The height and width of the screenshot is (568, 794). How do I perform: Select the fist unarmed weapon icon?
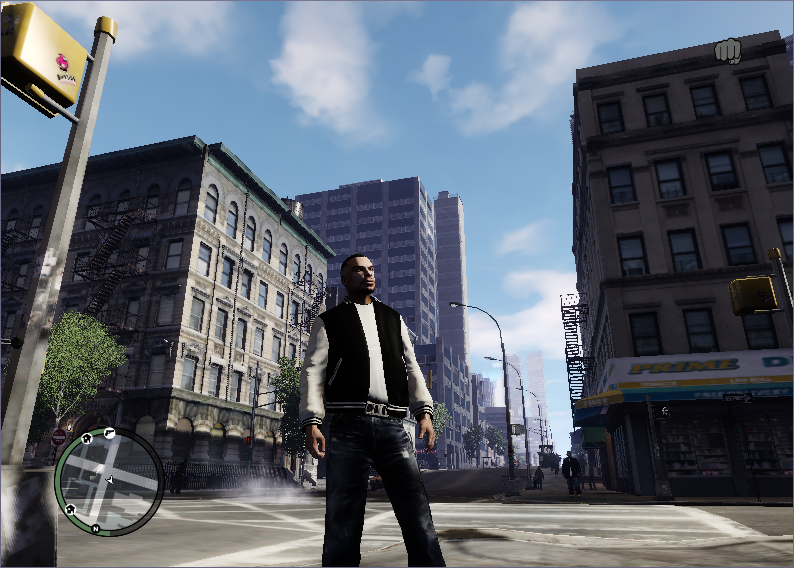click(727, 50)
